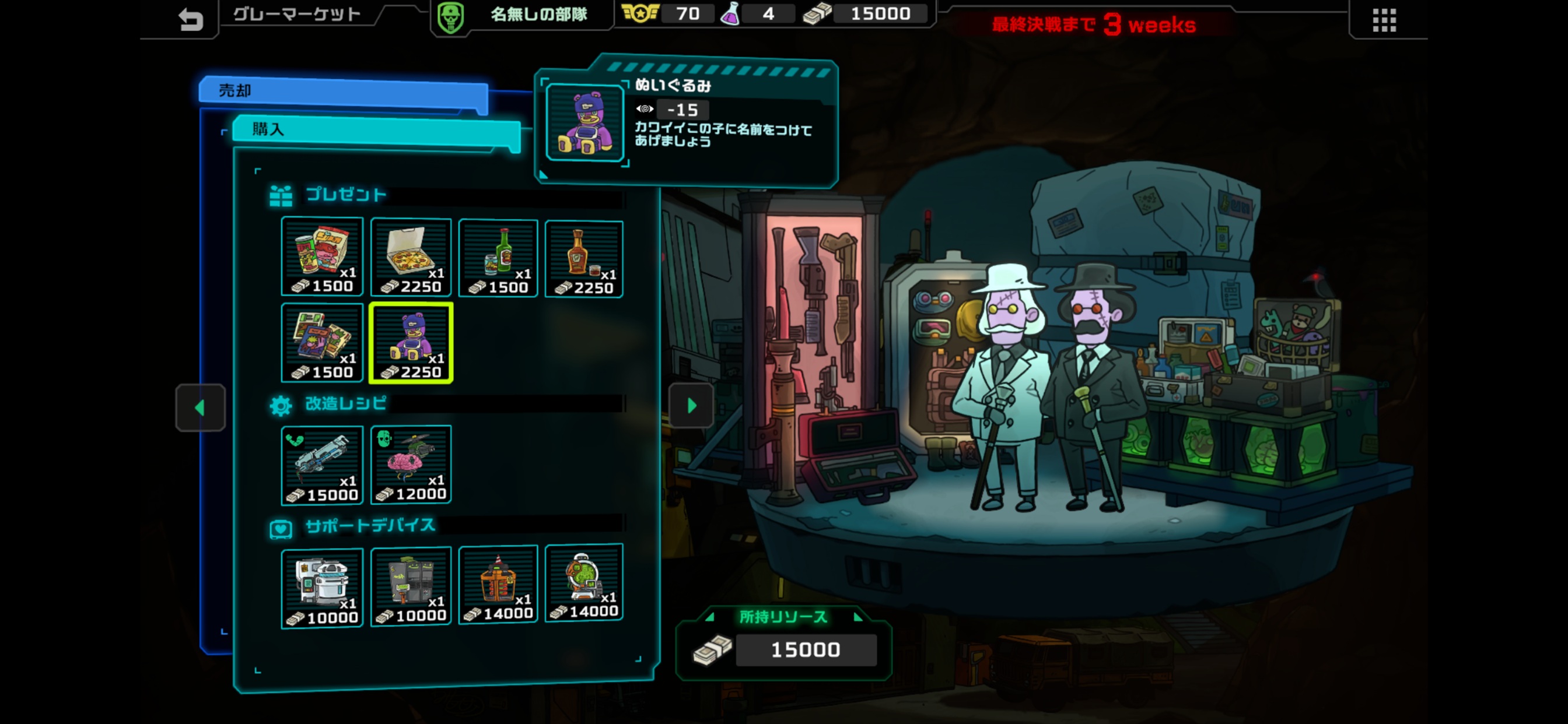
Task: Choose the snack pack present for 1500
Action: click(x=322, y=257)
